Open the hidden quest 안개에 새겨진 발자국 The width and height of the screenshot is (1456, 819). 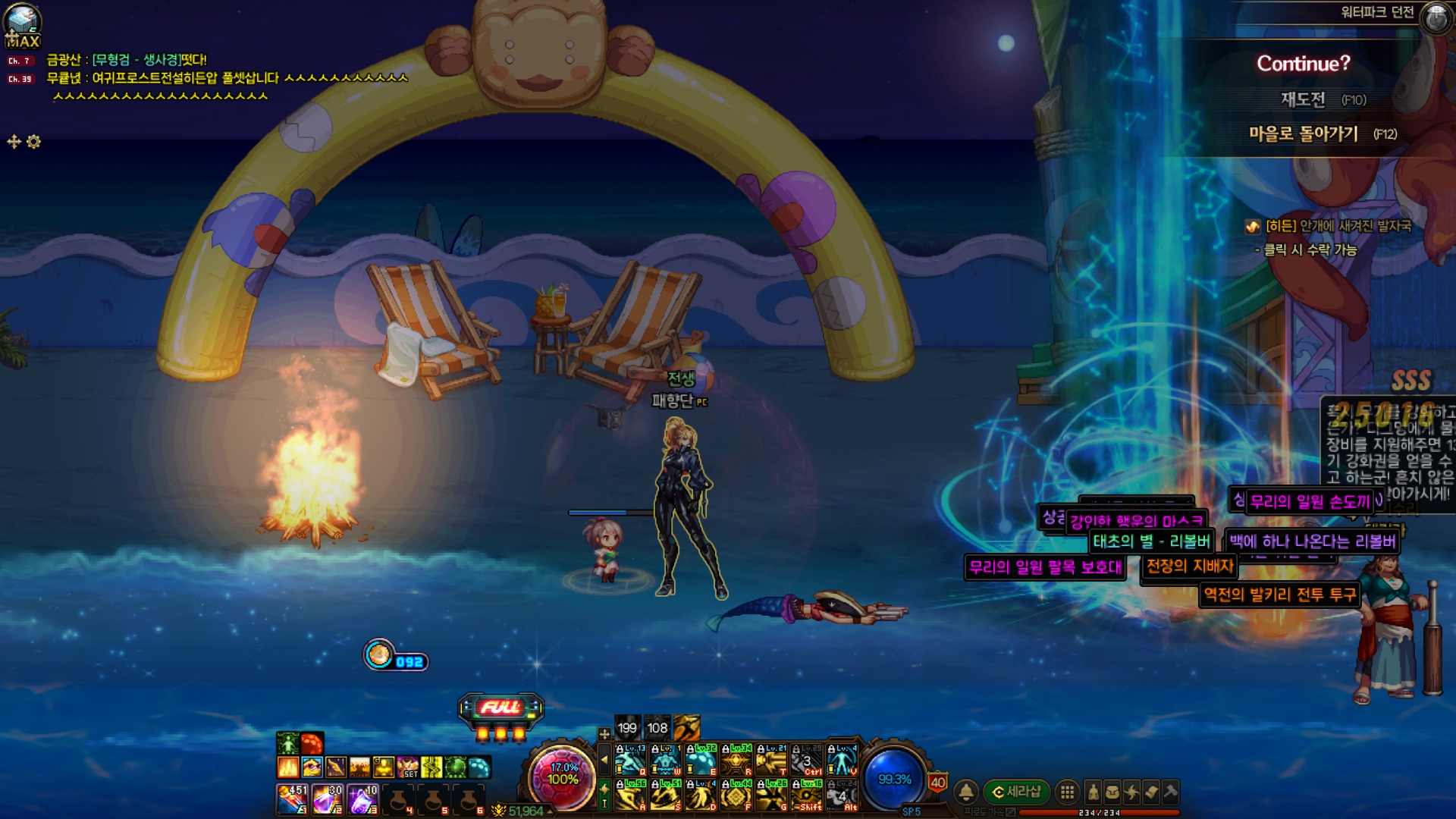pos(1338,226)
